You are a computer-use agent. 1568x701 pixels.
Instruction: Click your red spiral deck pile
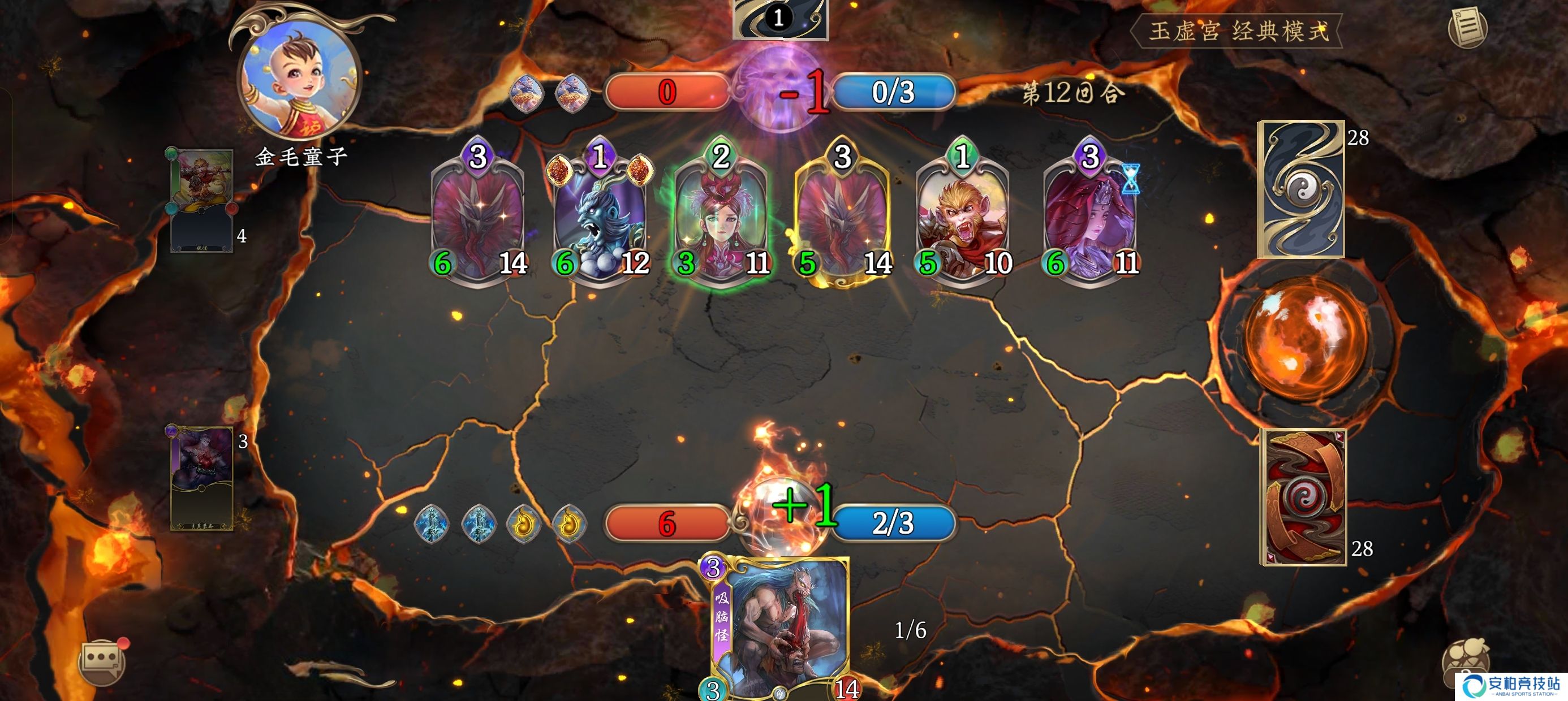coord(1303,497)
